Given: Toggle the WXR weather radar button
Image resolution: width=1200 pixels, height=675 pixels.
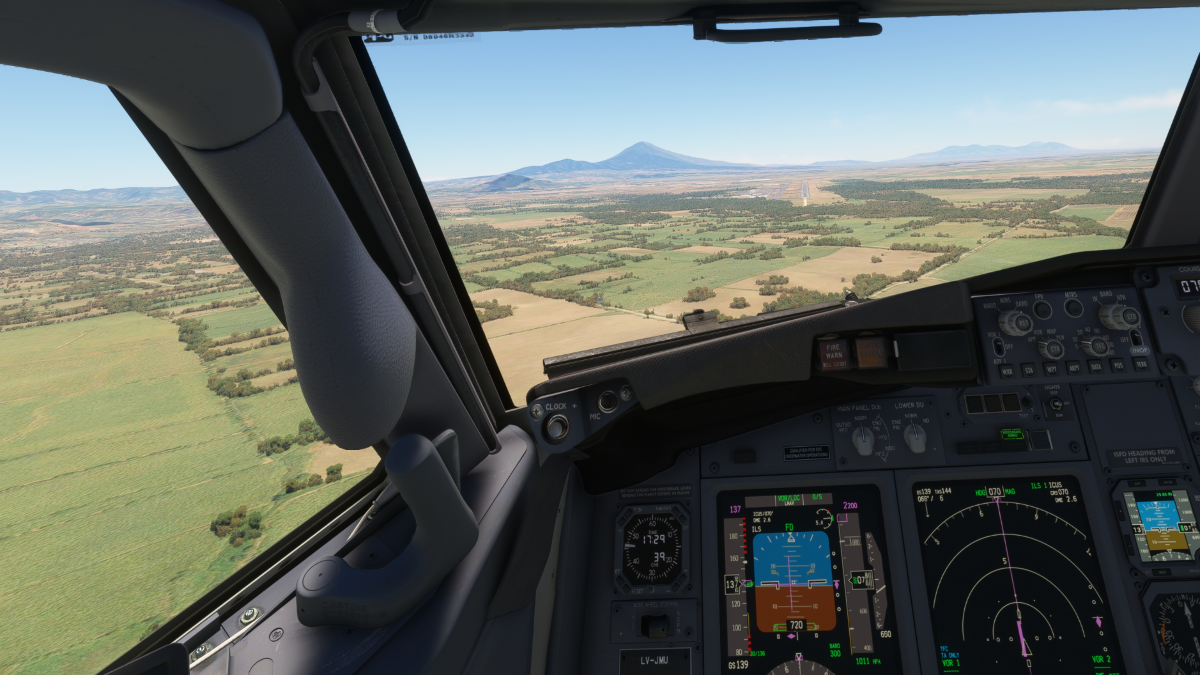Looking at the screenshot, I should pyautogui.click(x=1007, y=371).
